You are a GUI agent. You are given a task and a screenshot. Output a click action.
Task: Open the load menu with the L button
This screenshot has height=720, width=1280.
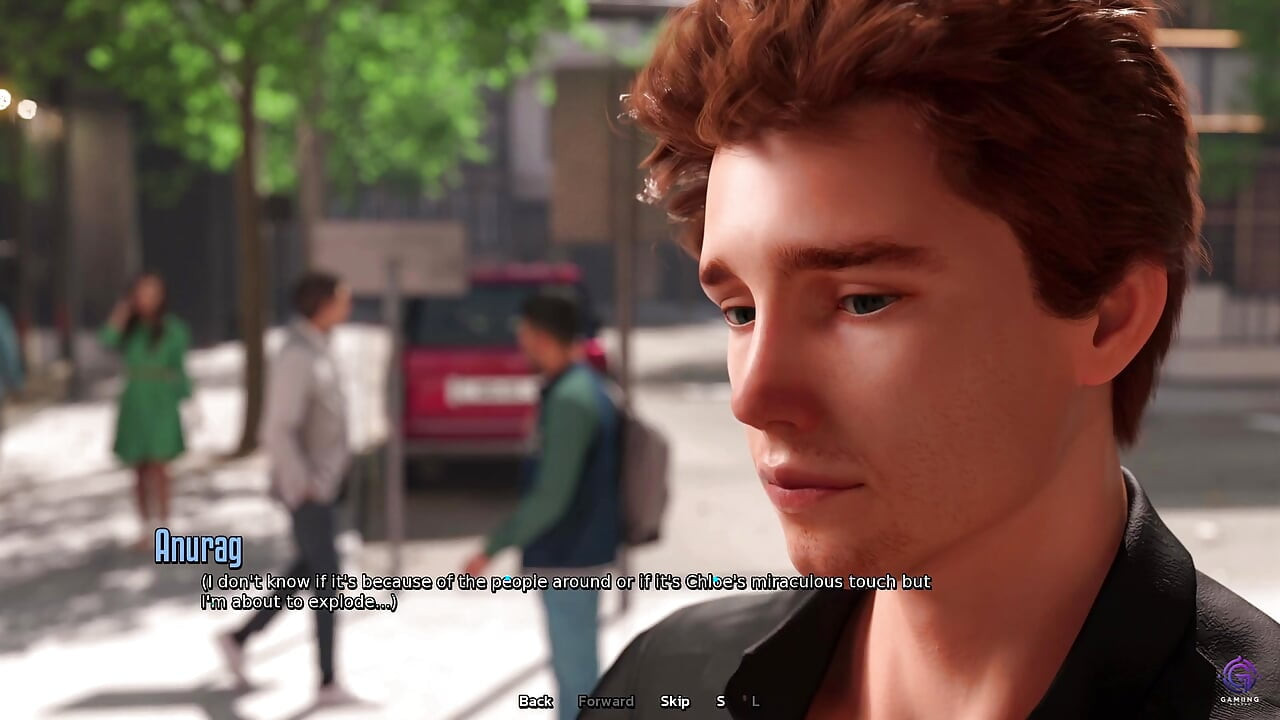point(755,701)
